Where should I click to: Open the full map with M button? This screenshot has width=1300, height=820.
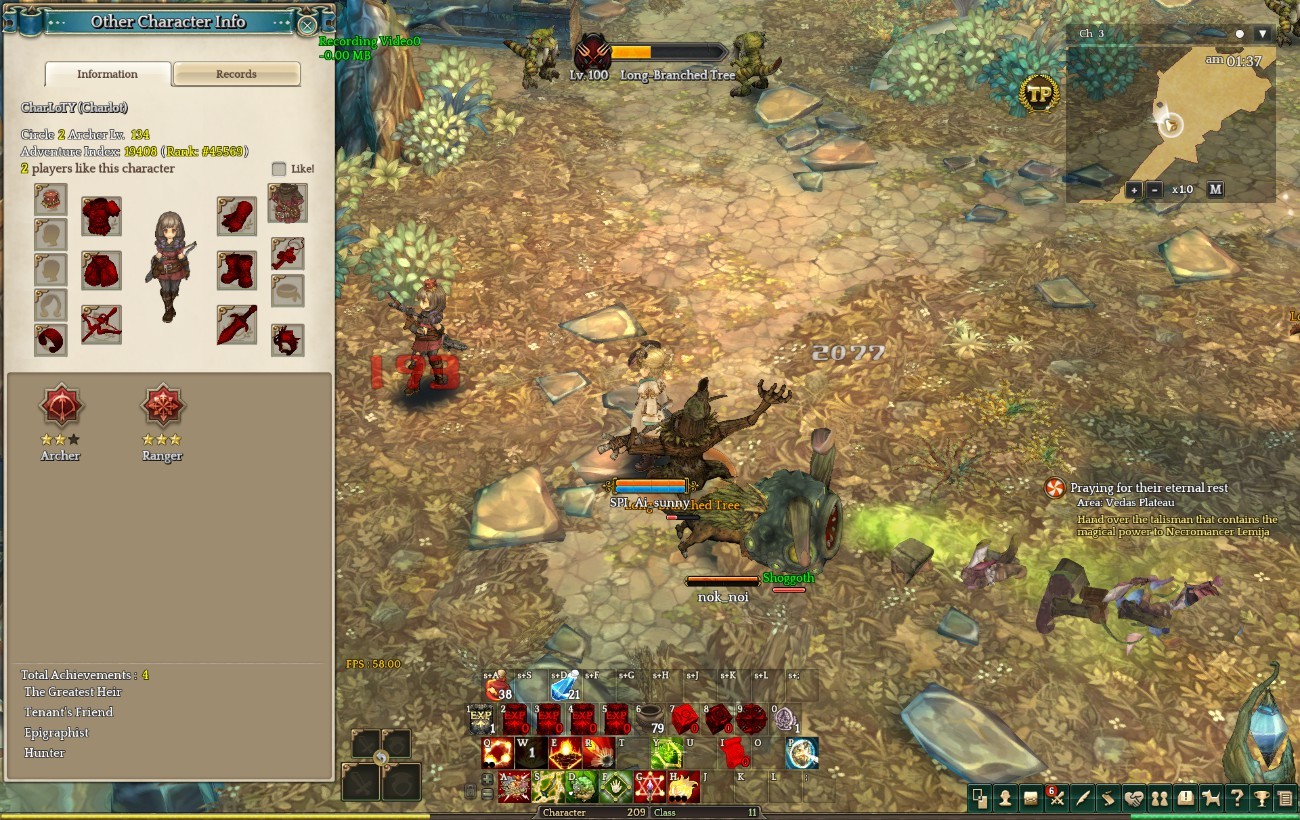1215,190
